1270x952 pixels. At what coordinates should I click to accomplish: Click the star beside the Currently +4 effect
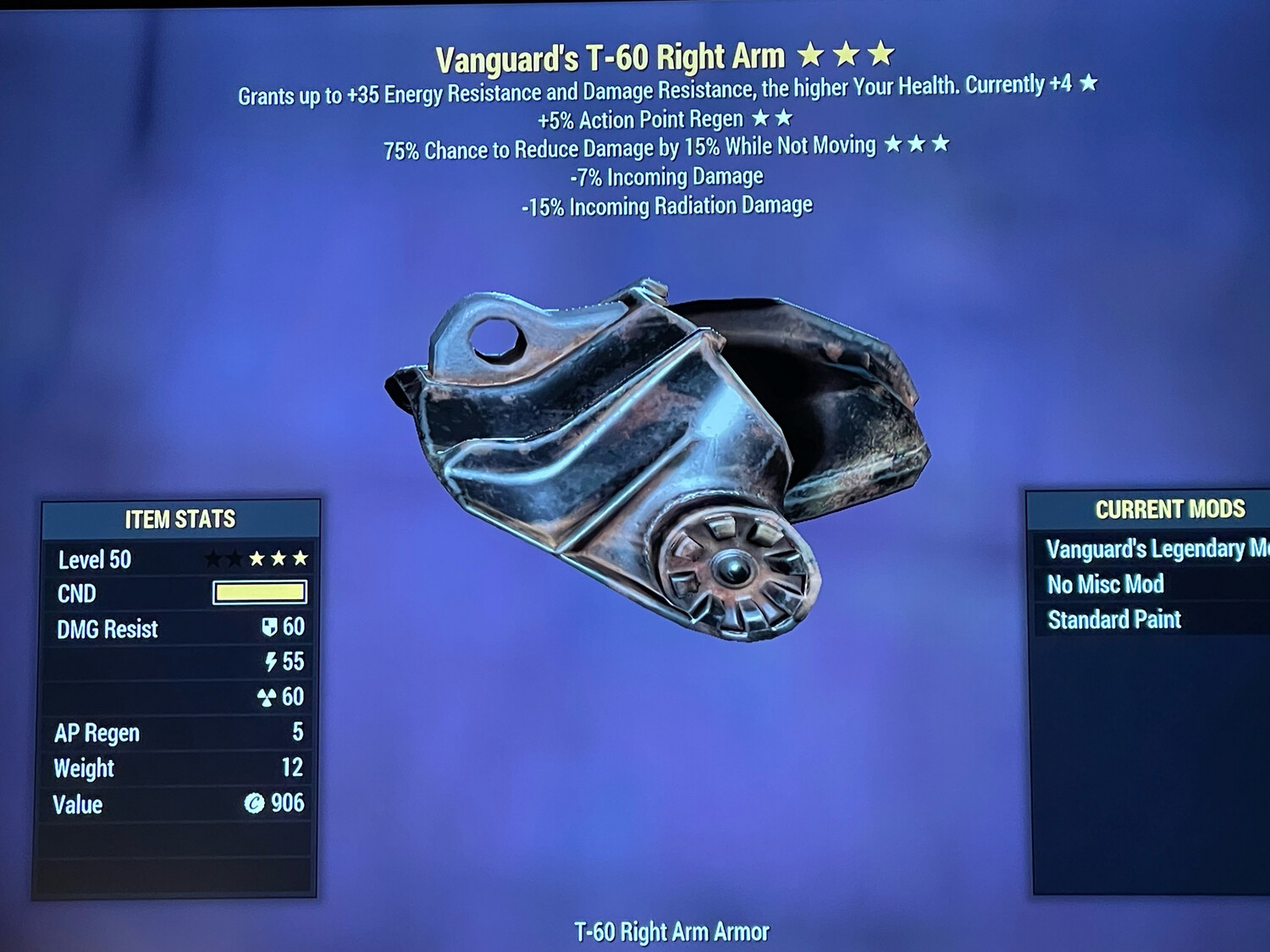click(x=1088, y=85)
